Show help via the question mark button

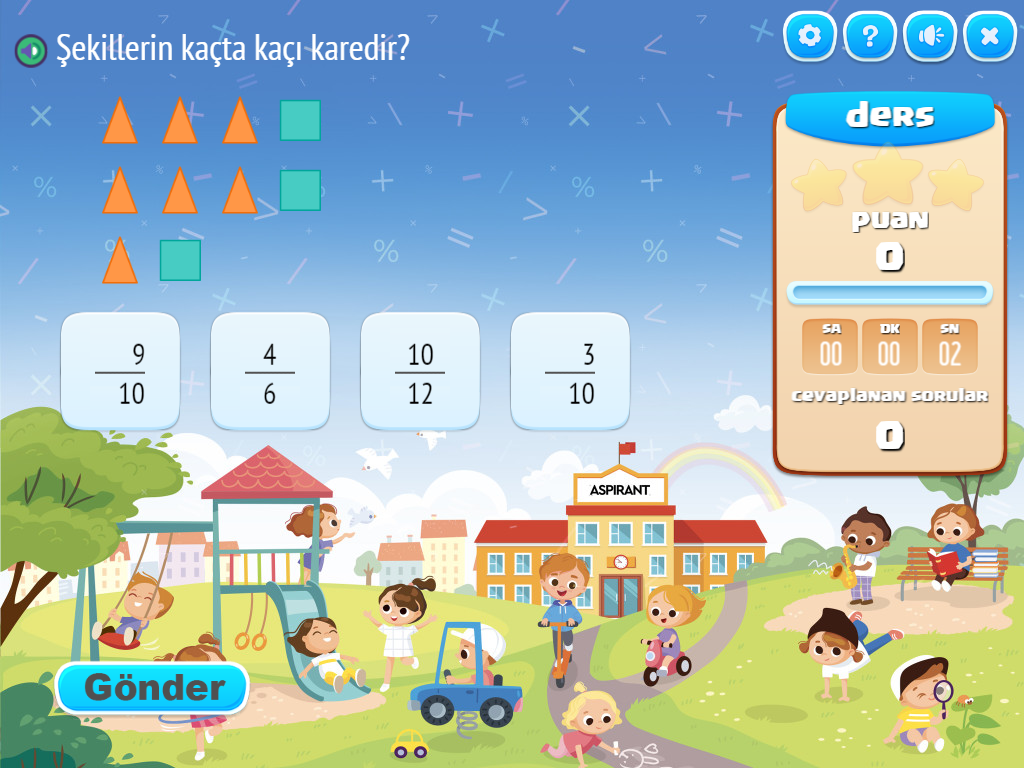pos(870,37)
